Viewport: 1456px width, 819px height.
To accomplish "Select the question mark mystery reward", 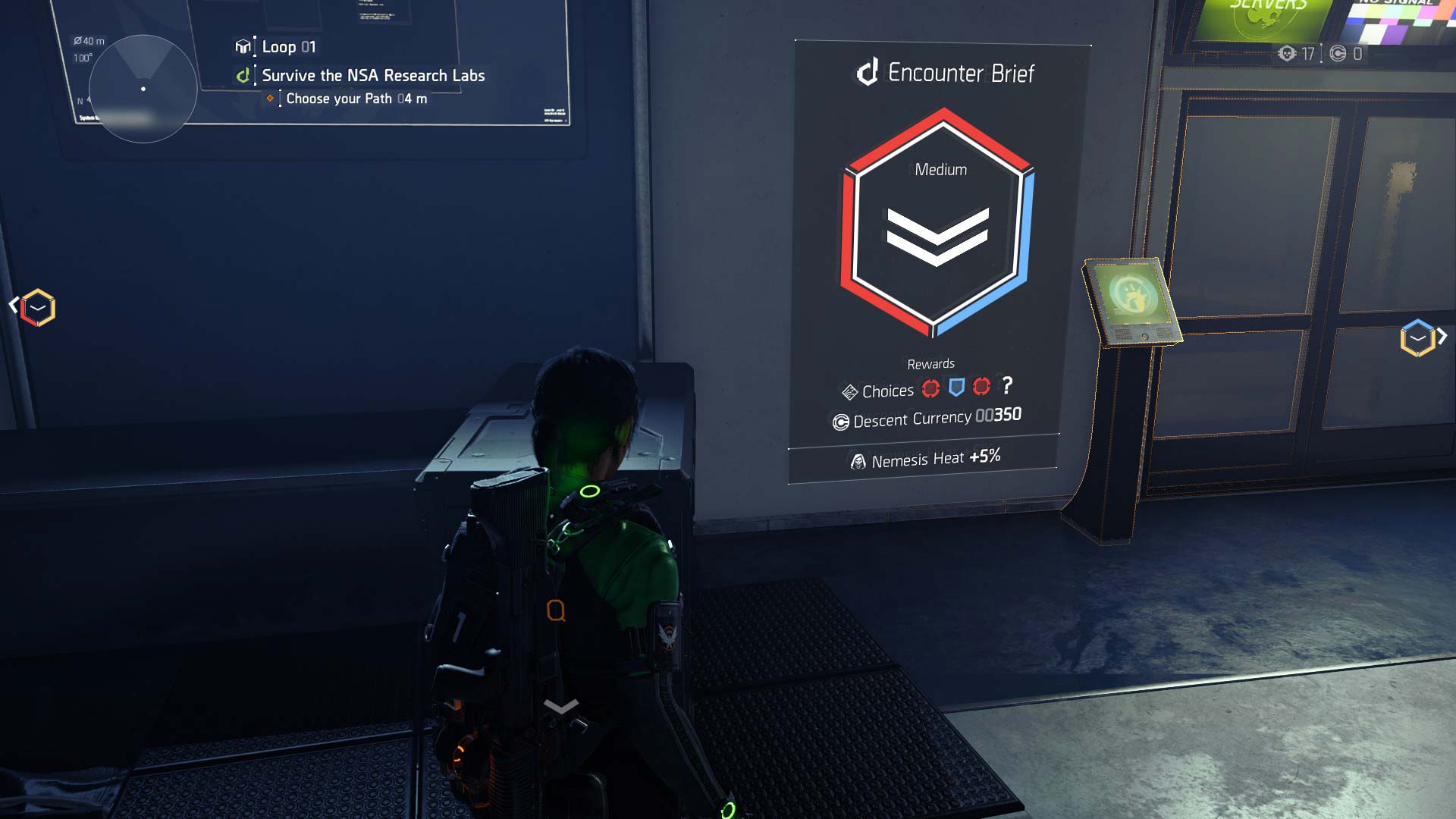I will (1007, 388).
